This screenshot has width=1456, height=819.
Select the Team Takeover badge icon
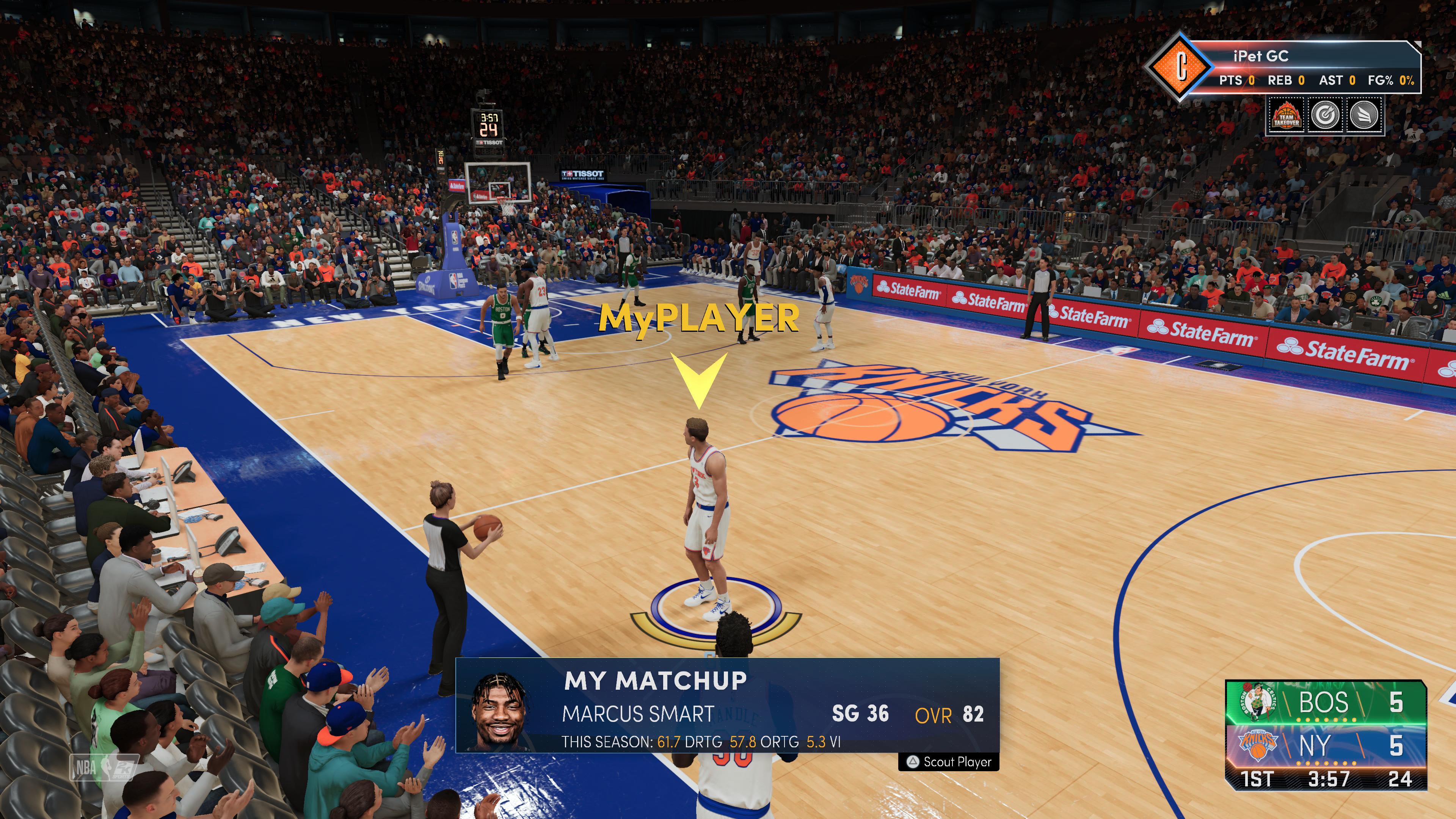click(x=1285, y=115)
